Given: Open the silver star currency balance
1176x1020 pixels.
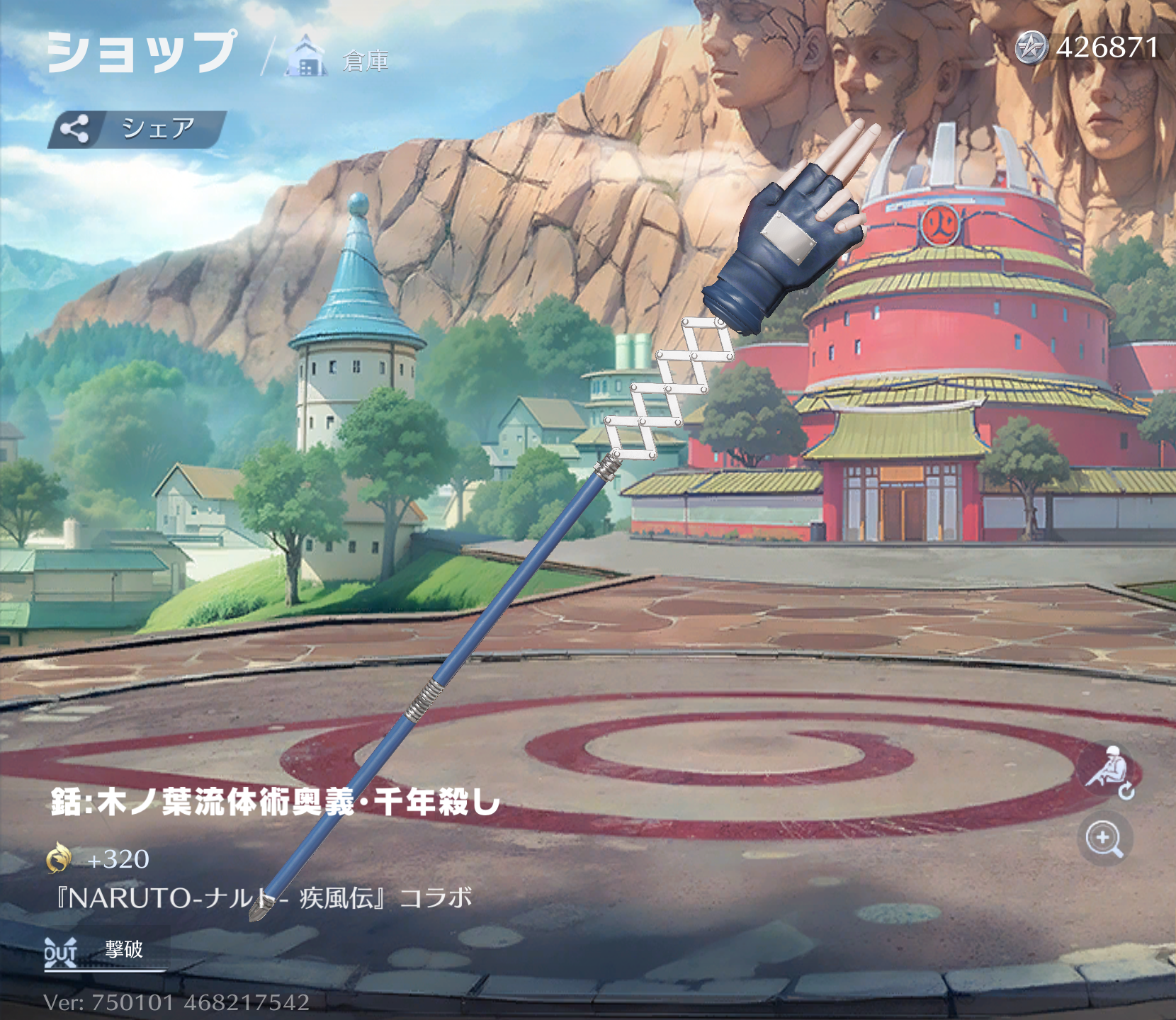Looking at the screenshot, I should pos(1088,48).
